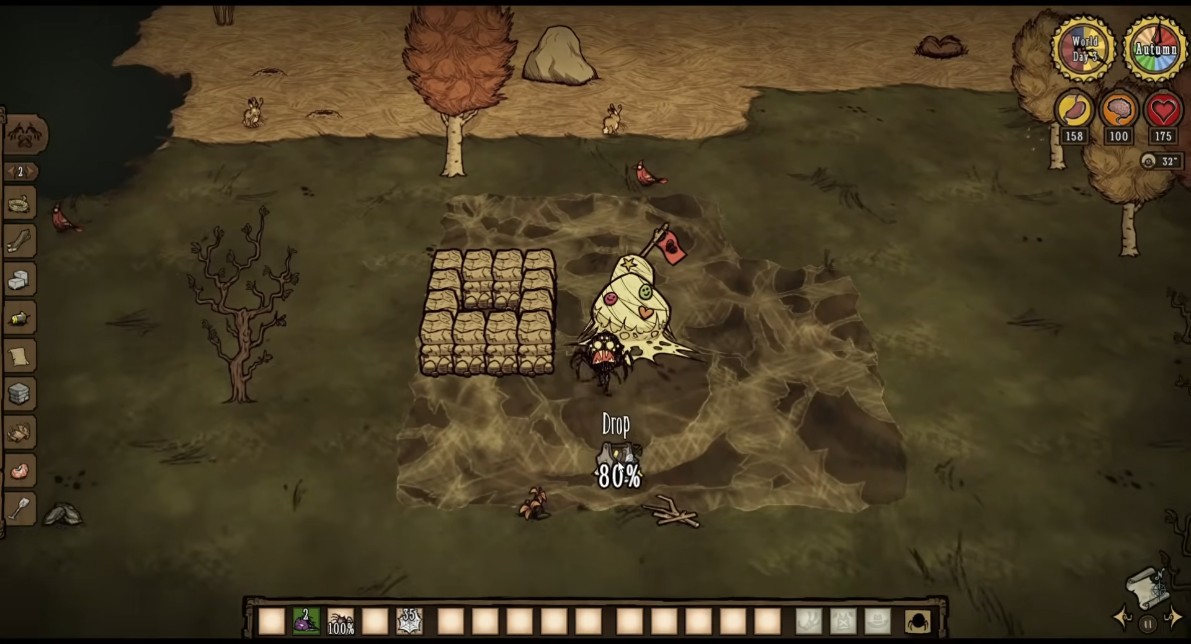This screenshot has height=644, width=1191.
Task: Select the raw meat food category
Action: (20, 470)
